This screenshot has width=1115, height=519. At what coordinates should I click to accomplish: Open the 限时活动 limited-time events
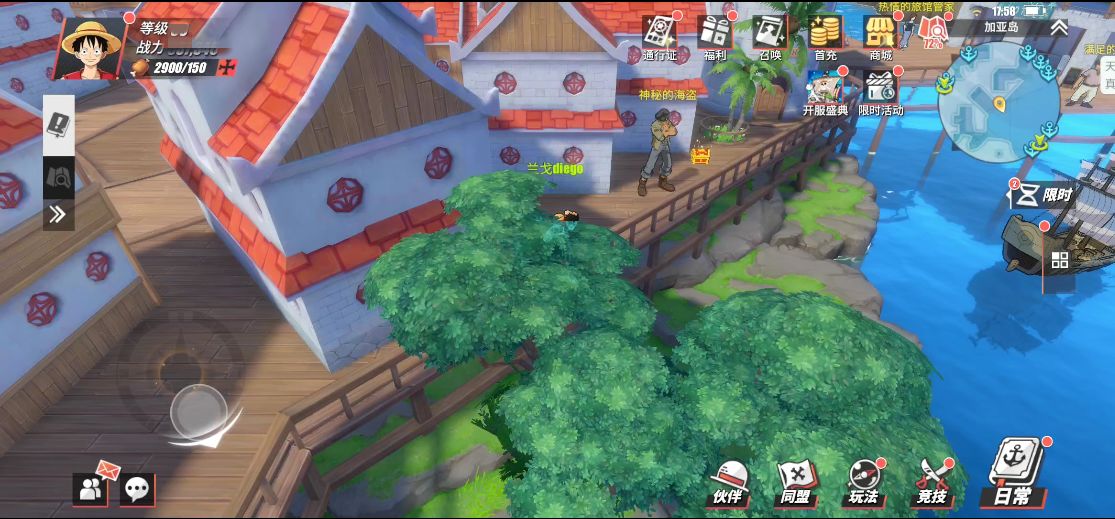click(x=880, y=89)
